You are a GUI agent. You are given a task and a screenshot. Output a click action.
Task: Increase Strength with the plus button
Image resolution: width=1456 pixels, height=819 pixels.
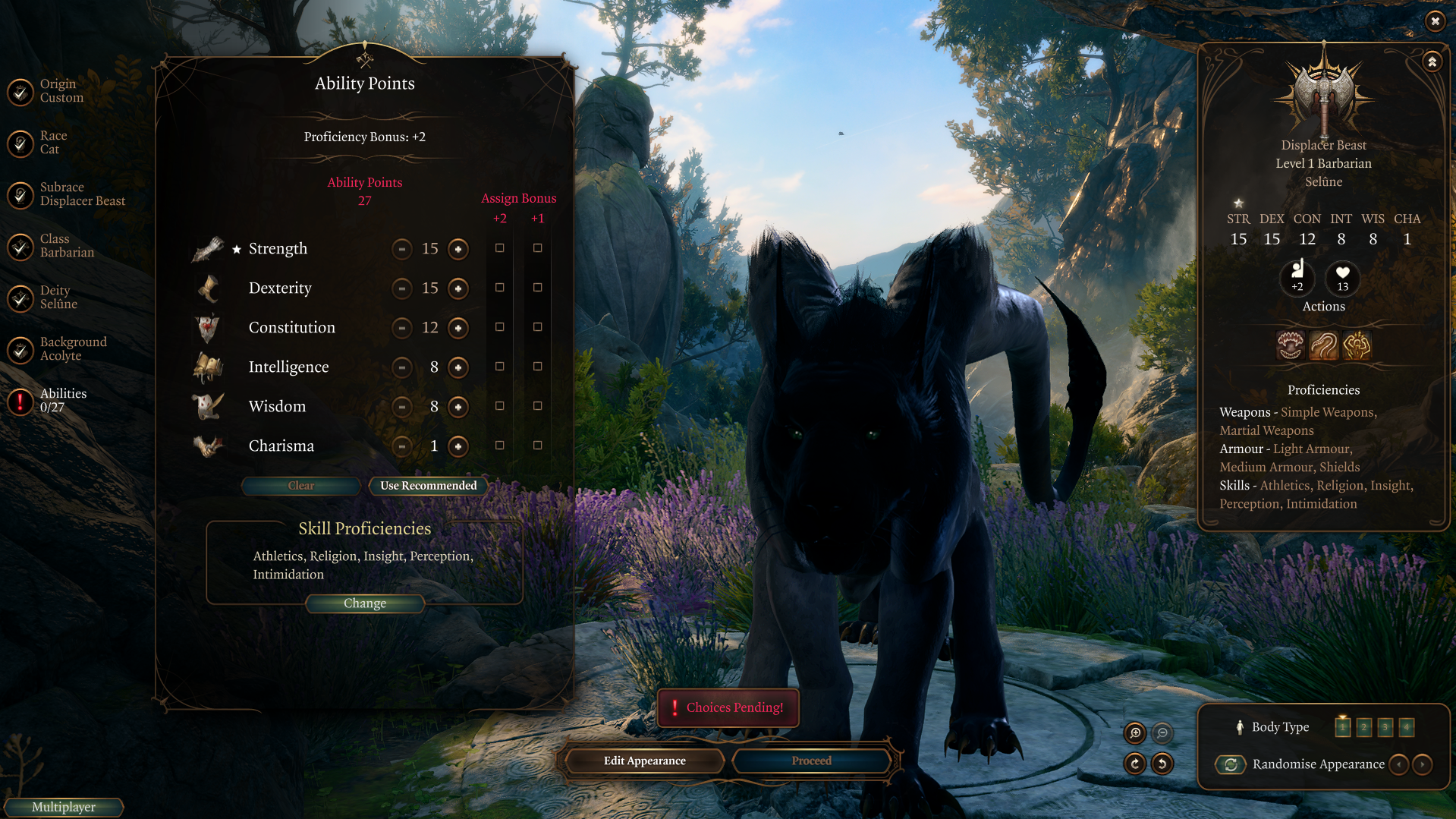point(458,249)
